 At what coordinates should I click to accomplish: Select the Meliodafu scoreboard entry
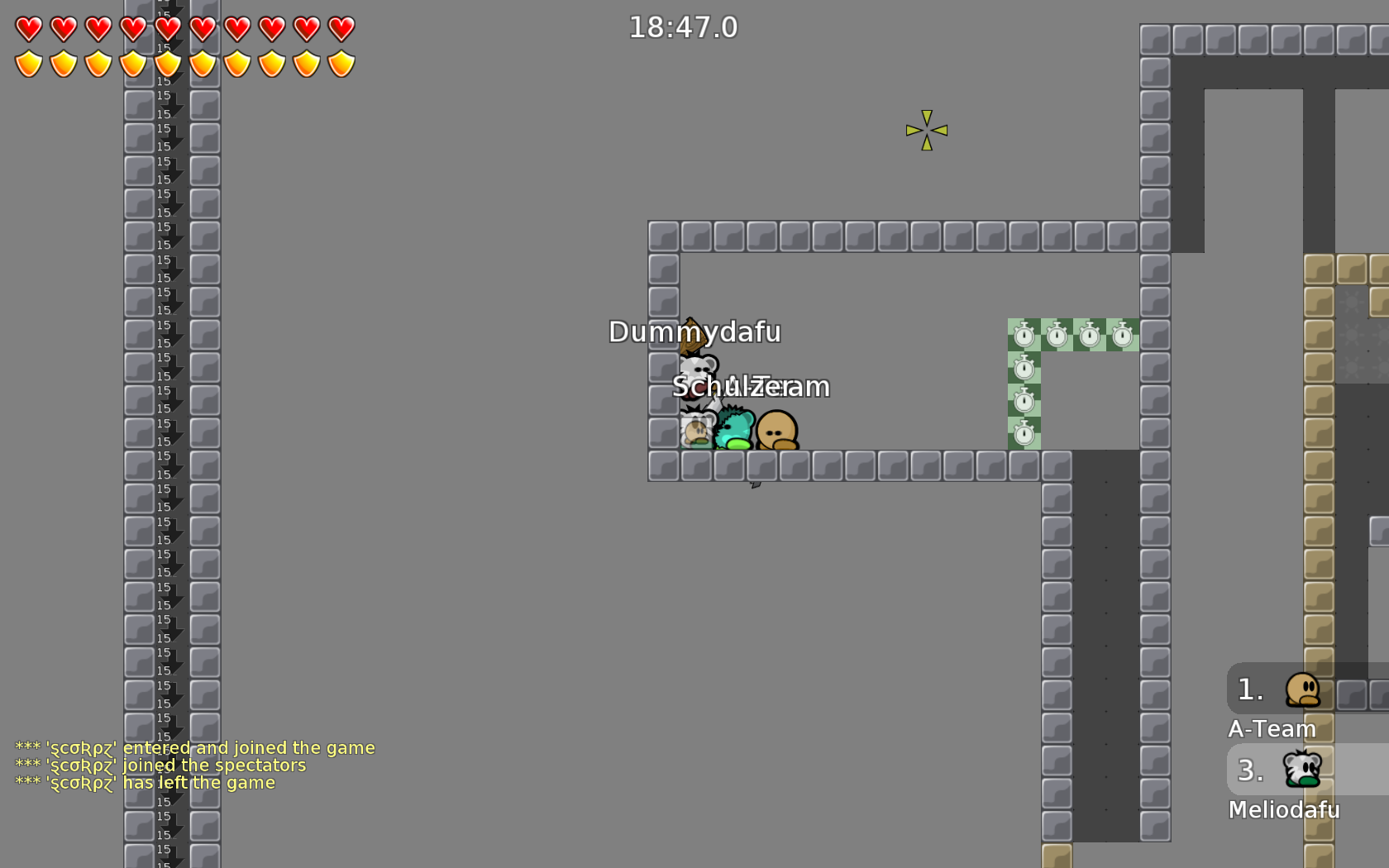tap(1284, 810)
